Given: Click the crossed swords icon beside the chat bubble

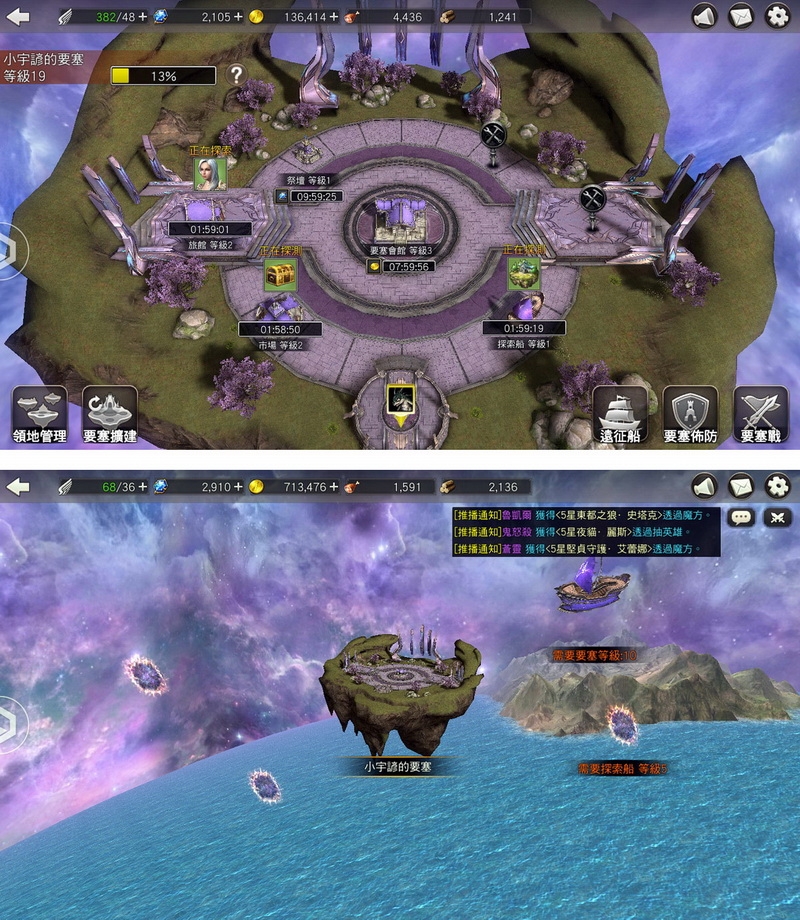Looking at the screenshot, I should [777, 517].
